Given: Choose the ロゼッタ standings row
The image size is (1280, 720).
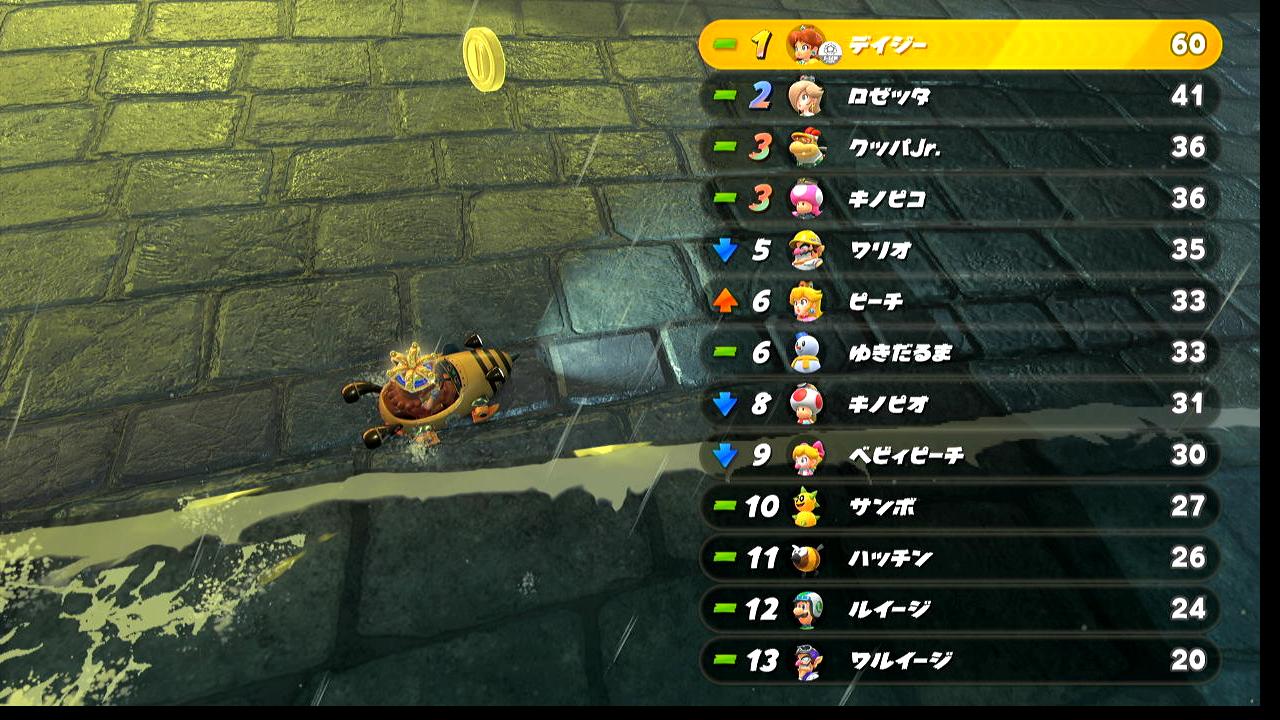Looking at the screenshot, I should (960, 96).
